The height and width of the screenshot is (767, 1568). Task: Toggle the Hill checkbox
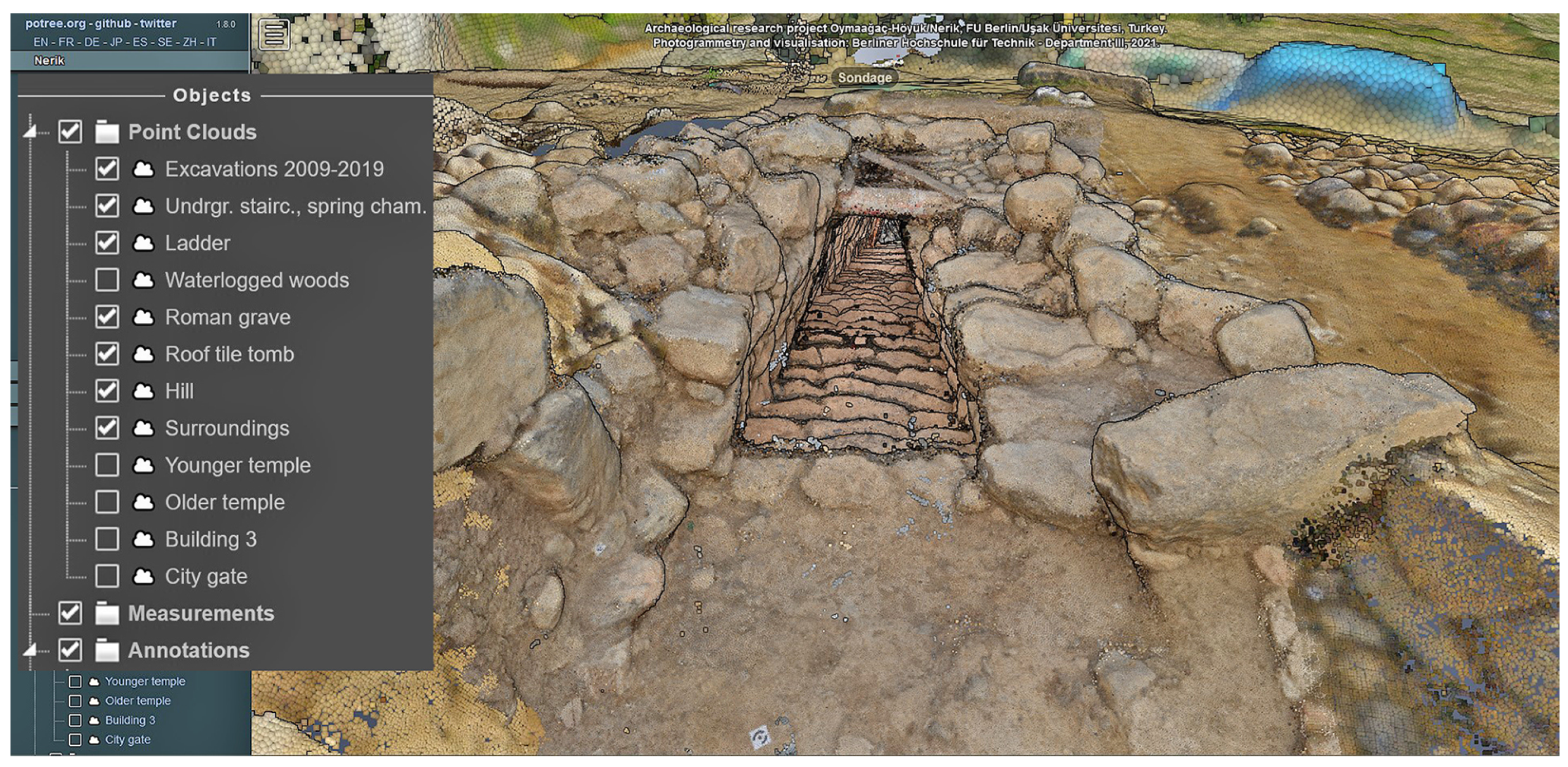coord(107,391)
